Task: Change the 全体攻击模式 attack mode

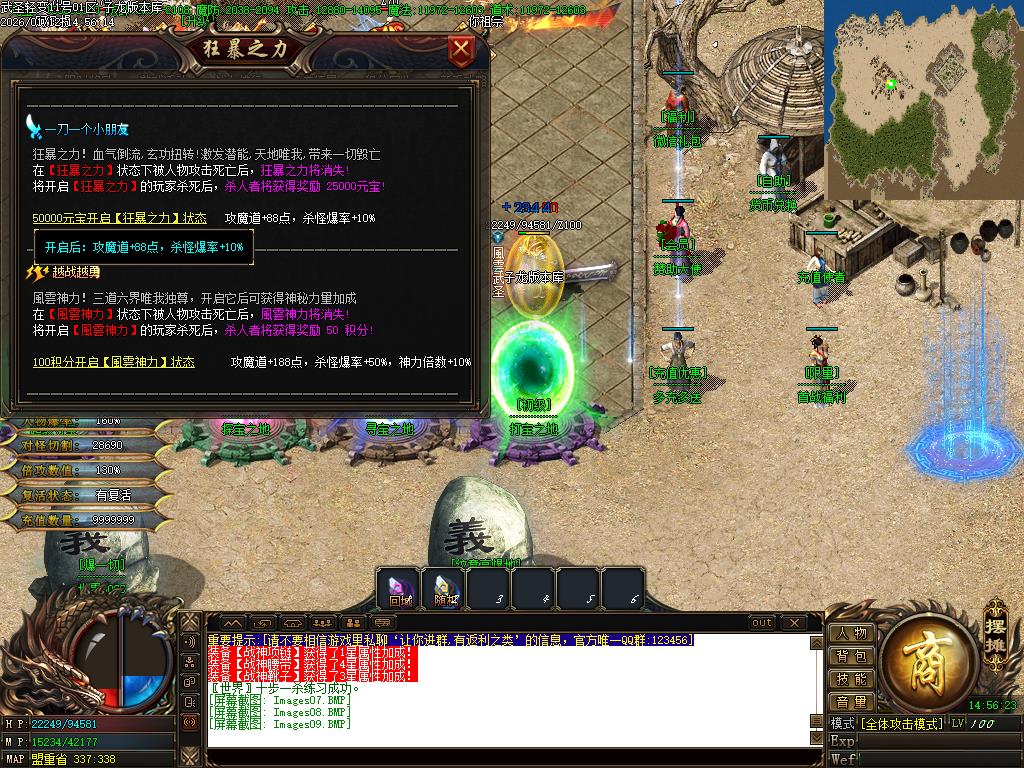Action: [x=901, y=723]
